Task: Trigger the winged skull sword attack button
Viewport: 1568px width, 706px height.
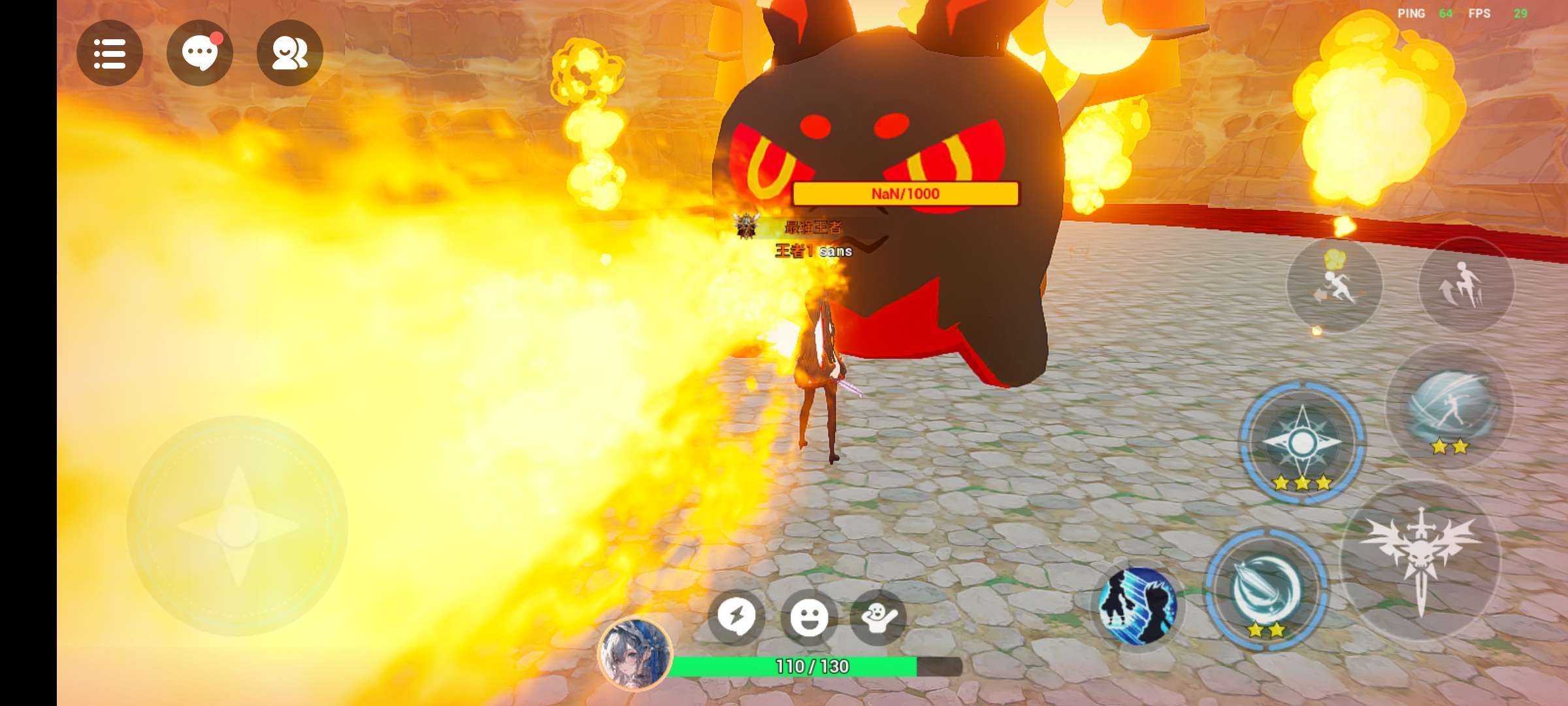Action: [1420, 560]
